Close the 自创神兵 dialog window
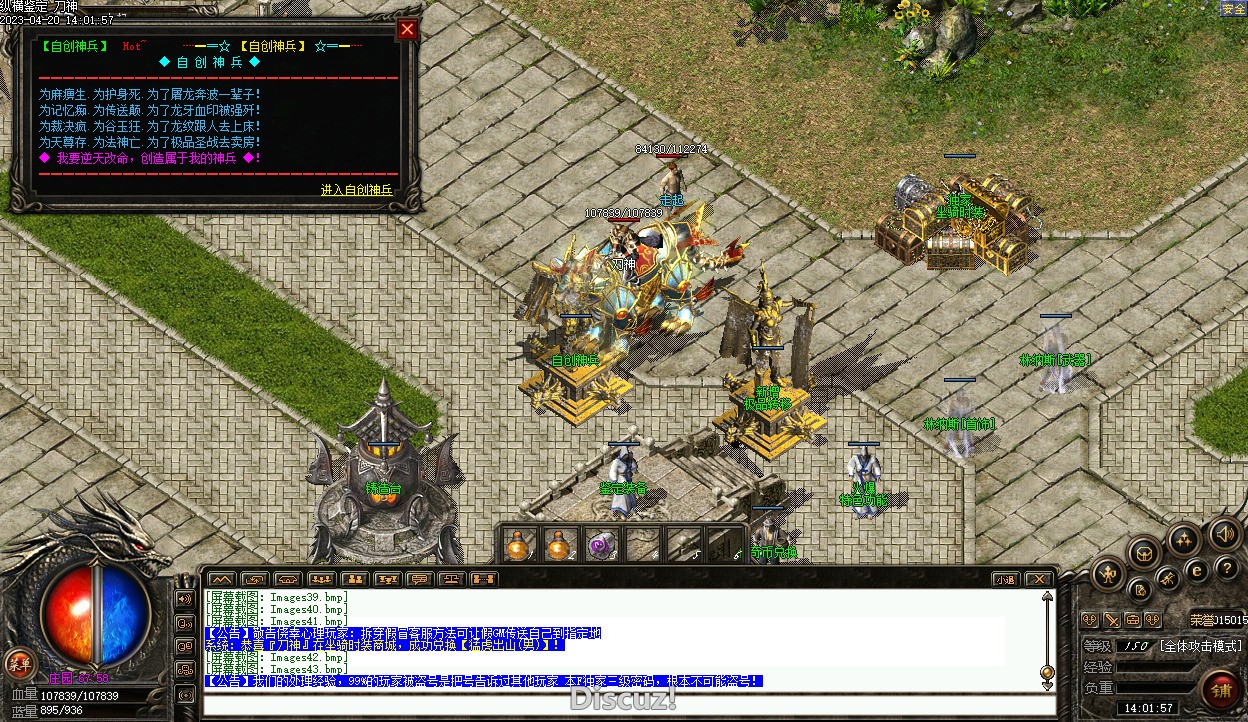1248x722 pixels. tap(406, 29)
